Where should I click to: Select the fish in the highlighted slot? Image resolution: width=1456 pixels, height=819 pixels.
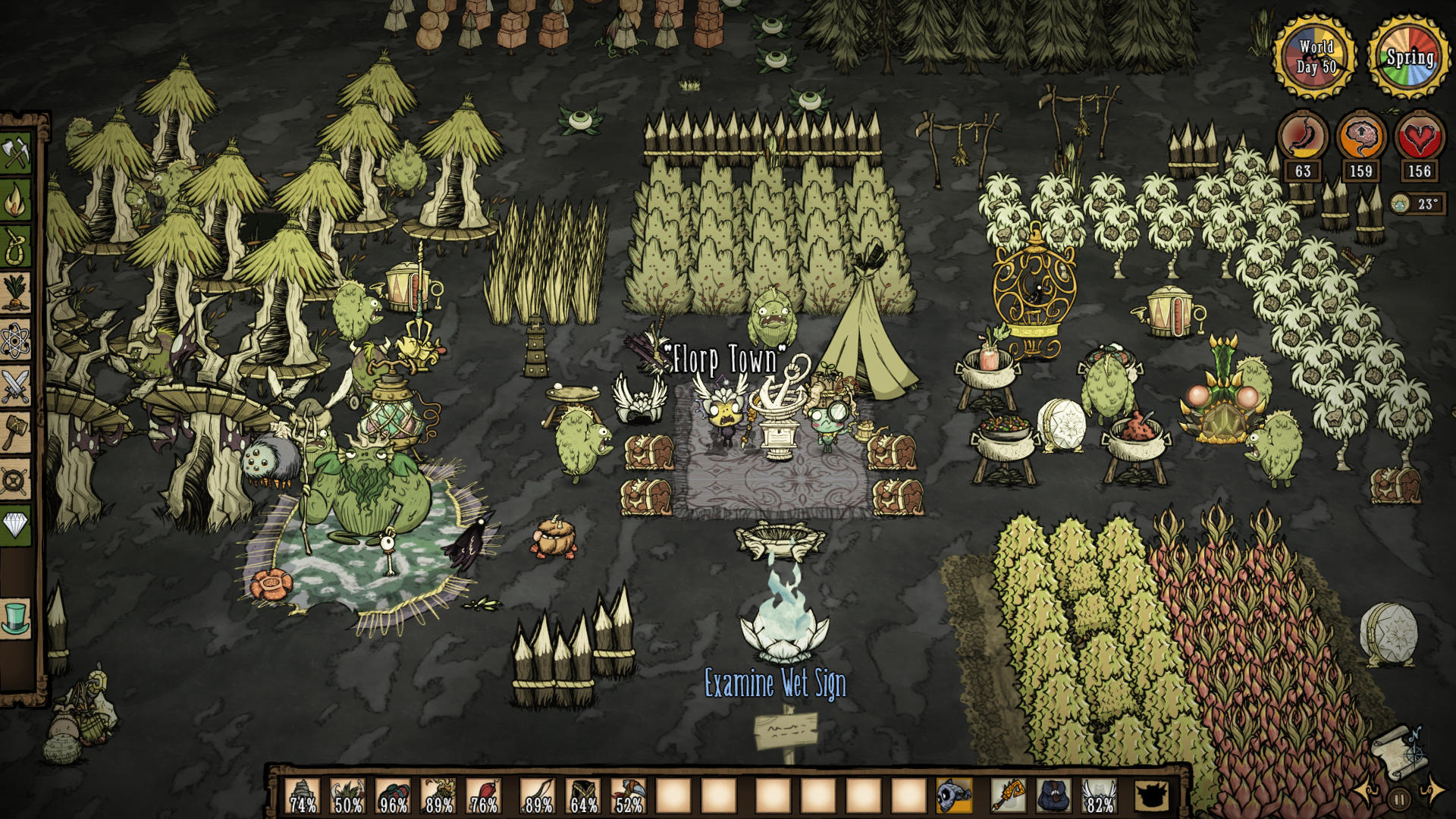point(954,796)
